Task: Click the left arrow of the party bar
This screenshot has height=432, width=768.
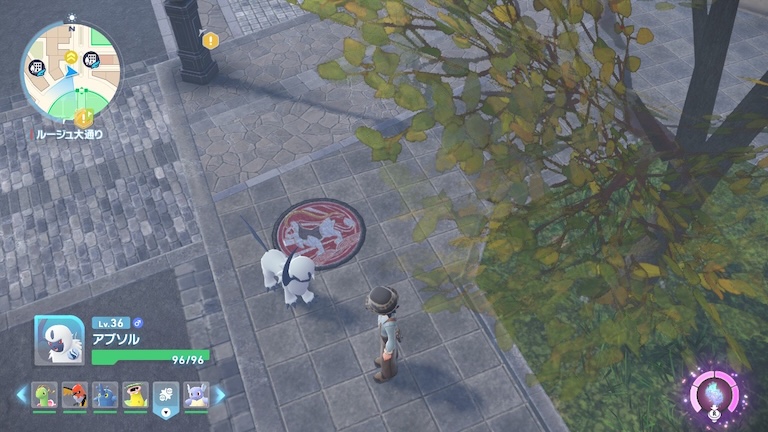Action: point(21,395)
